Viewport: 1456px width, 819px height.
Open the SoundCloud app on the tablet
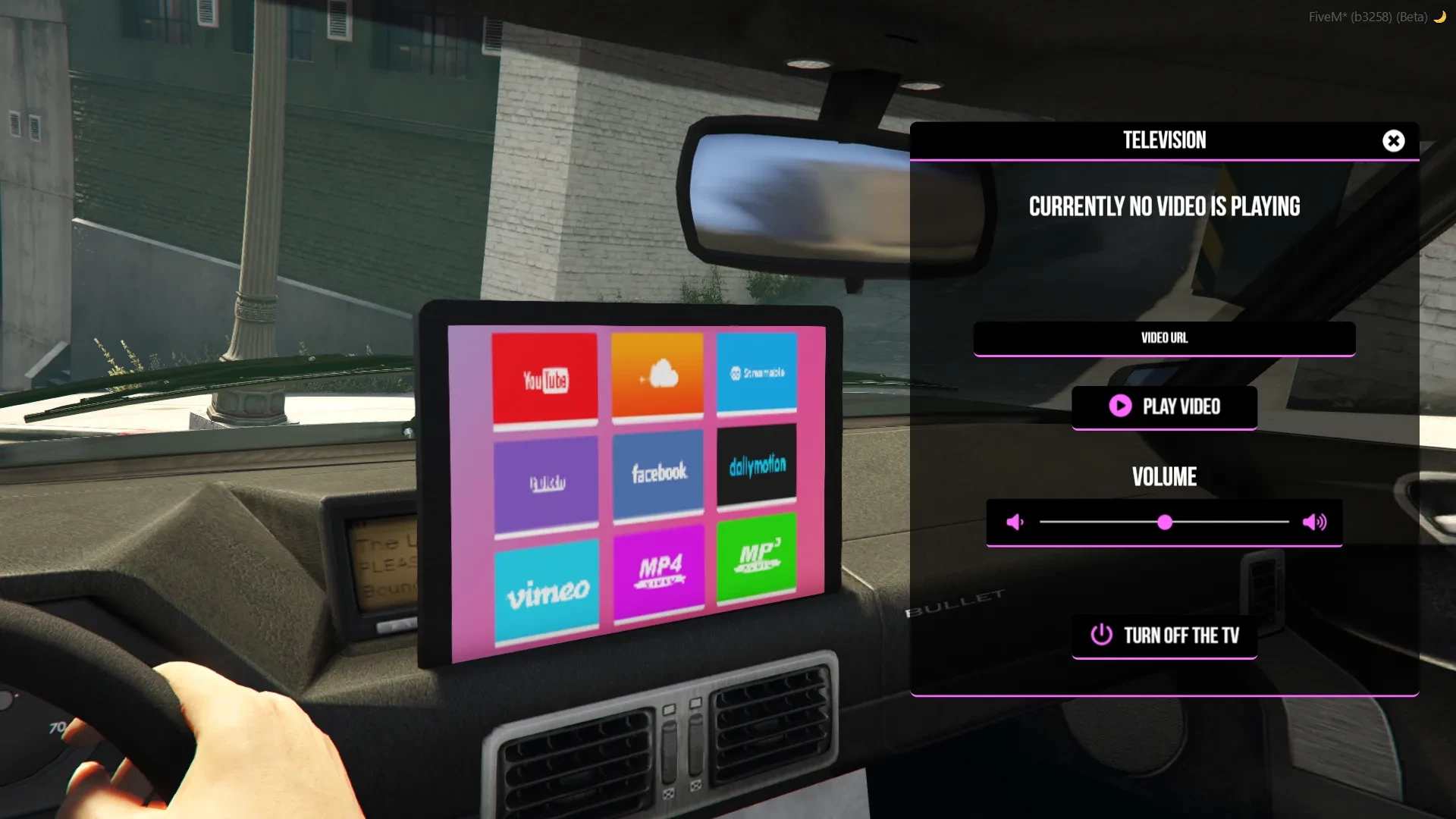pos(658,373)
